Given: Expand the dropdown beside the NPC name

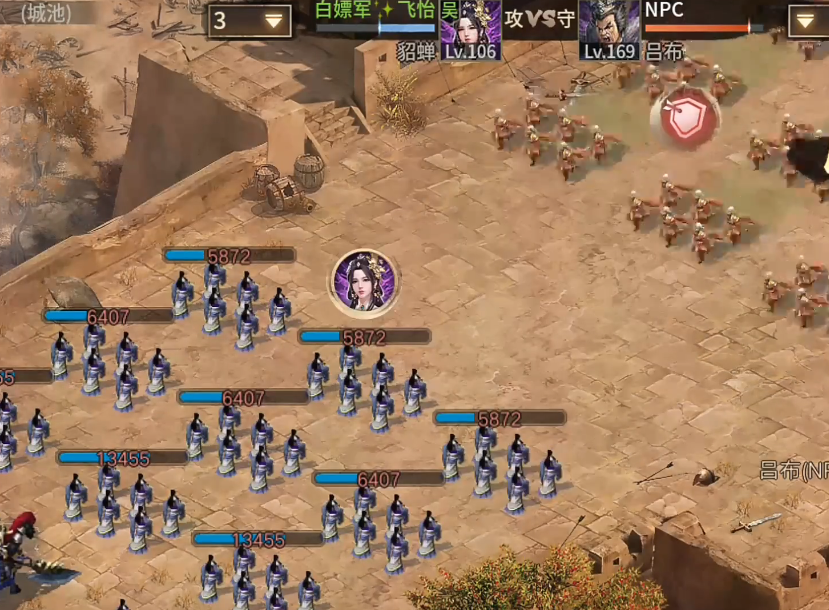Looking at the screenshot, I should pyautogui.click(x=806, y=20).
